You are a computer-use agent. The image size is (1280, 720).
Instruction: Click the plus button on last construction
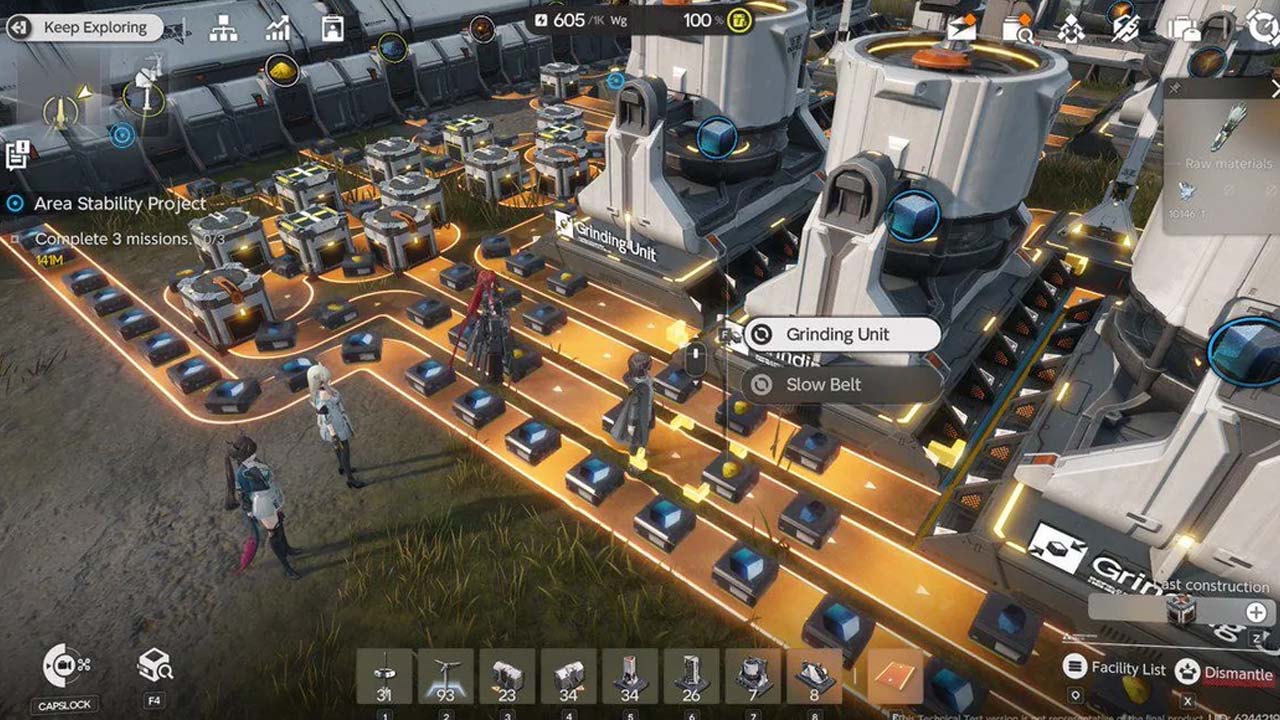click(x=1256, y=612)
